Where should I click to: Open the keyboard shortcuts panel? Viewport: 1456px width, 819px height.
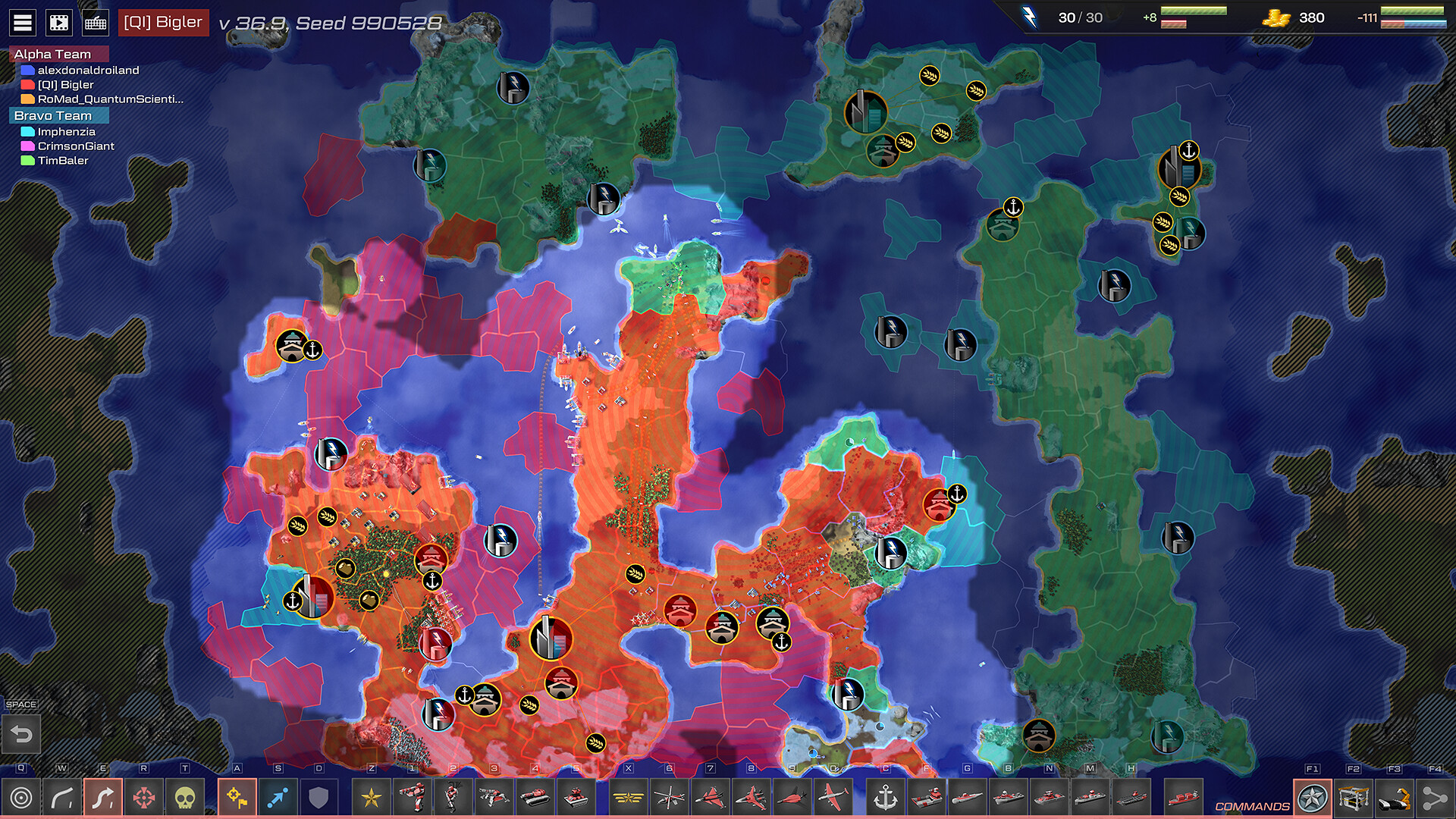click(x=94, y=22)
